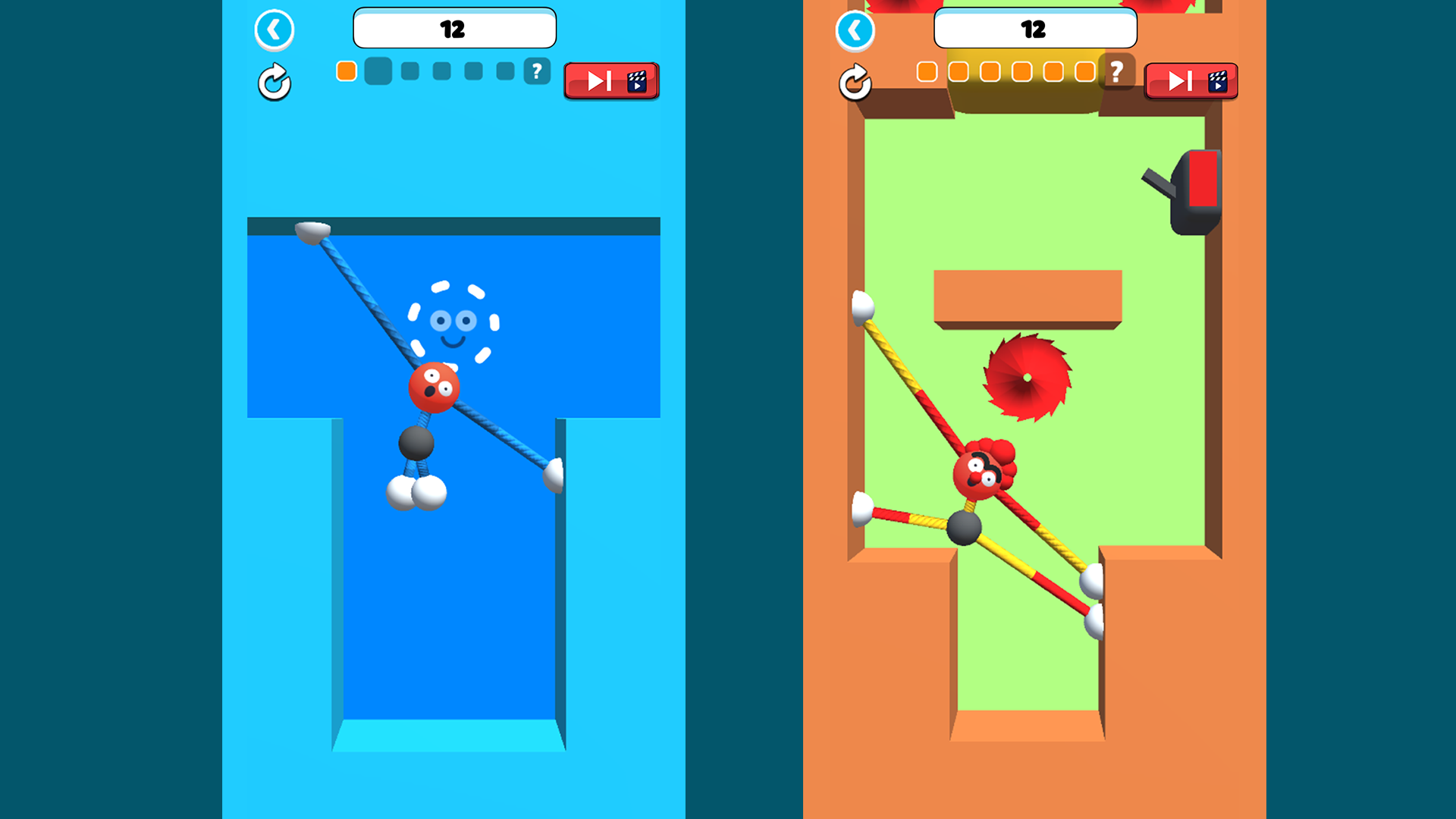The width and height of the screenshot is (1456, 819).
Task: Tap the dashed circle target face
Action: [x=452, y=322]
